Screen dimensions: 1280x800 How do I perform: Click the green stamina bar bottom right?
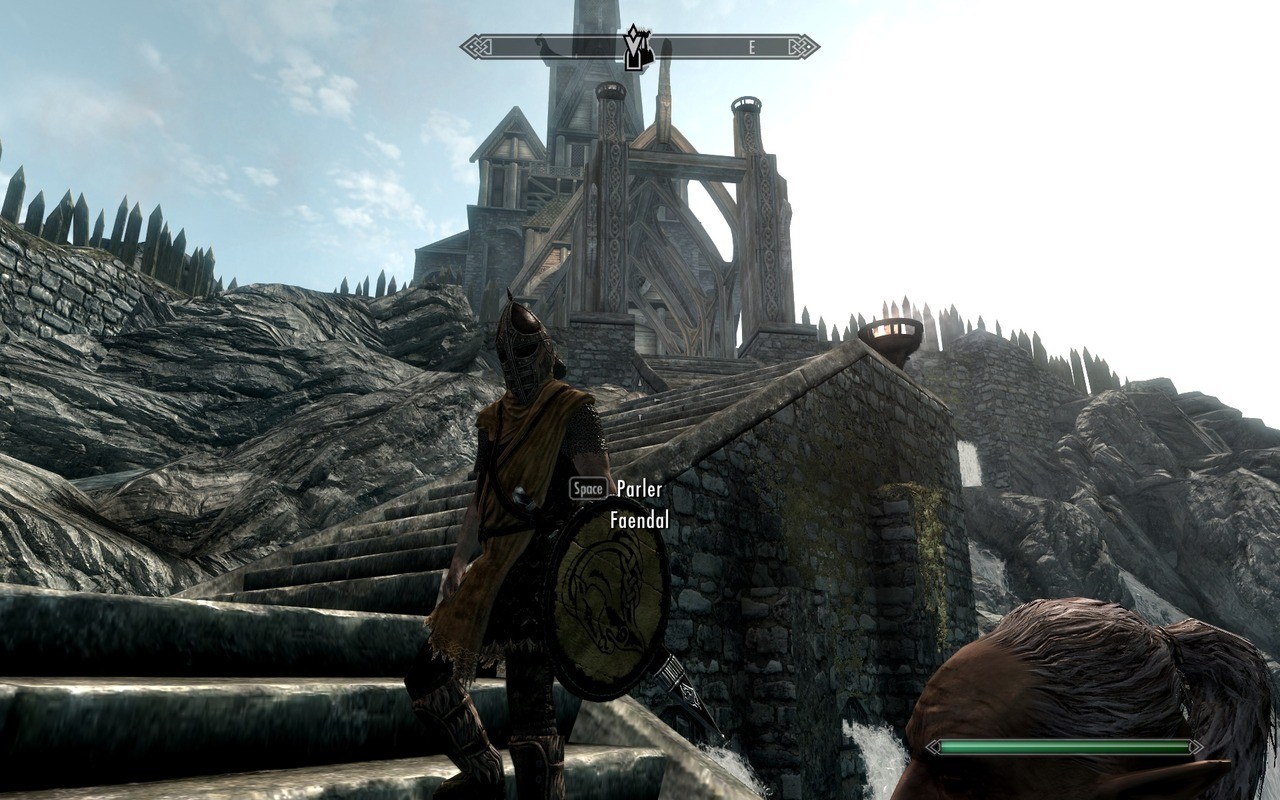pos(1065,745)
